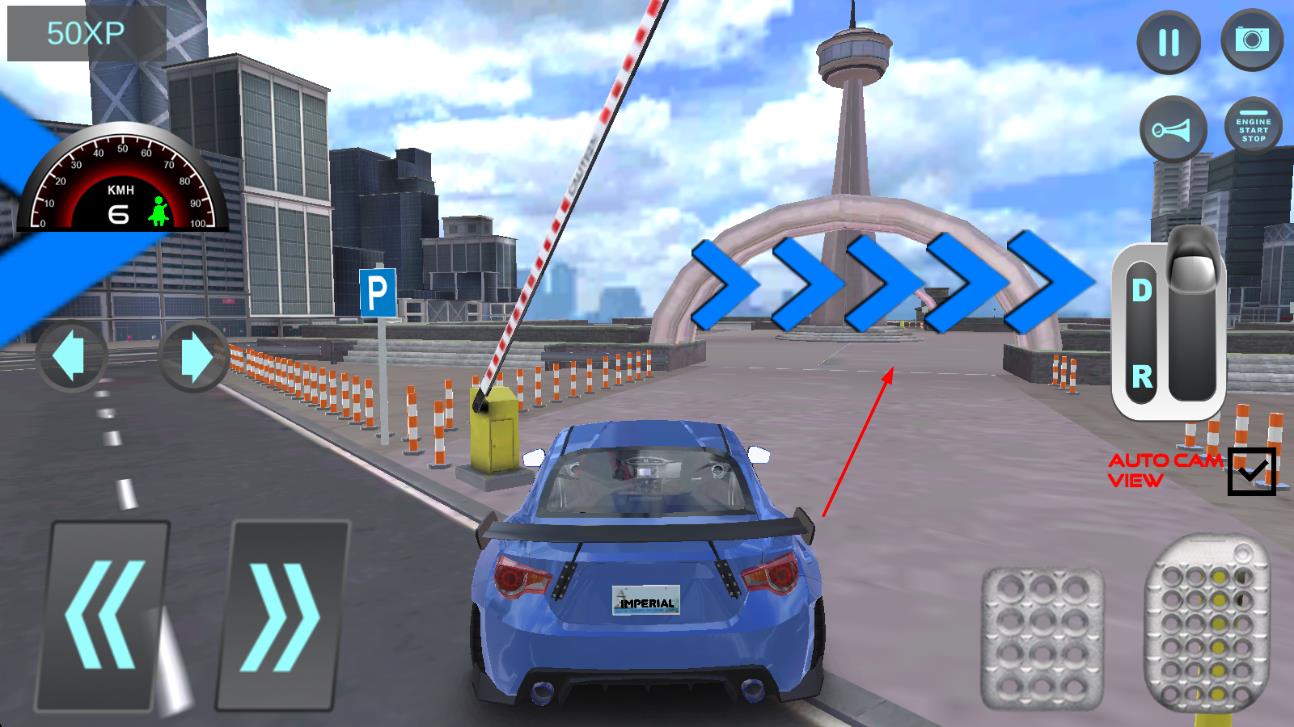This screenshot has width=1294, height=727.
Task: Toggle the Engine Start Stop button
Action: click(1253, 130)
